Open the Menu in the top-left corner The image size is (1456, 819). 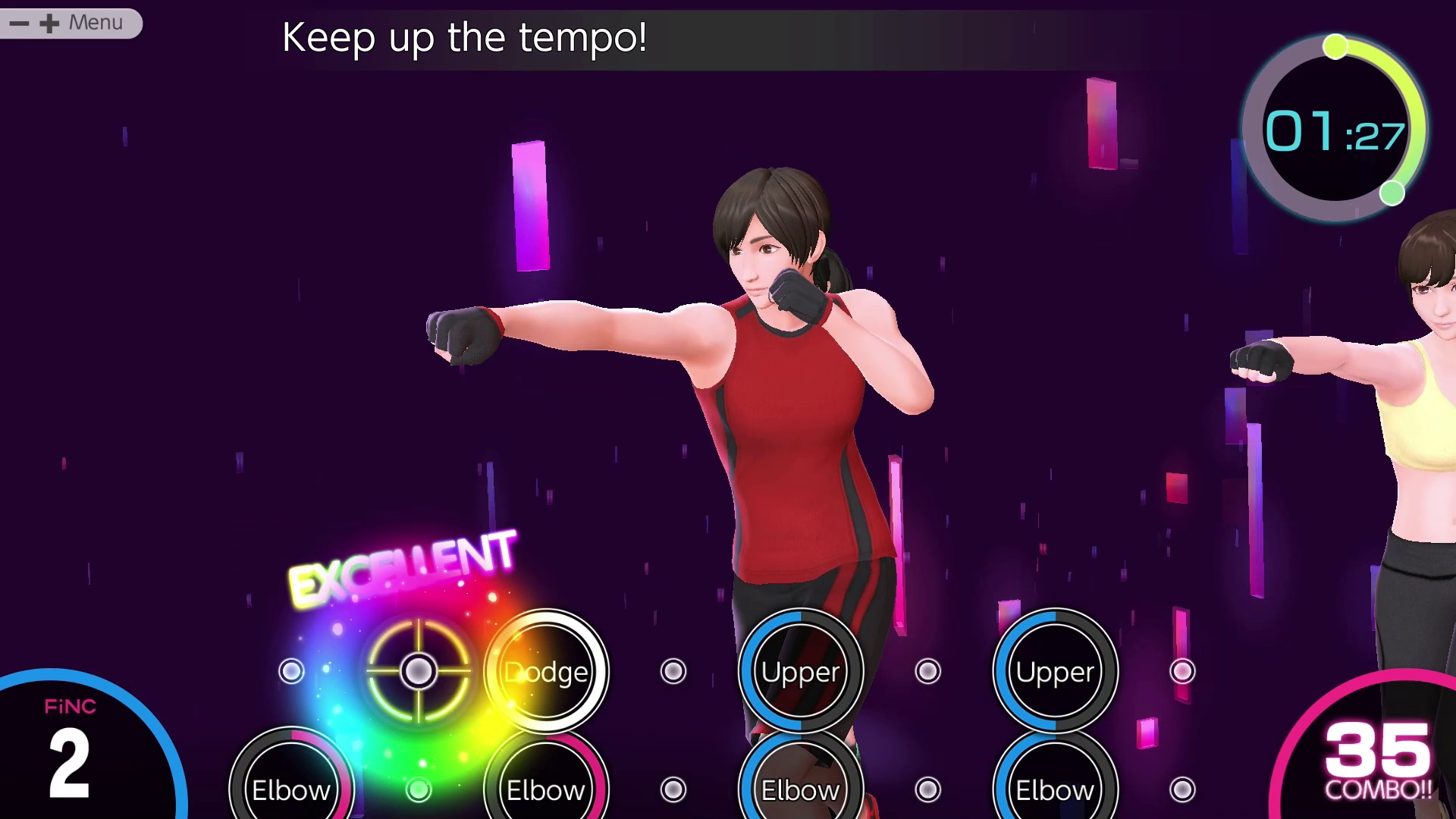click(x=94, y=22)
